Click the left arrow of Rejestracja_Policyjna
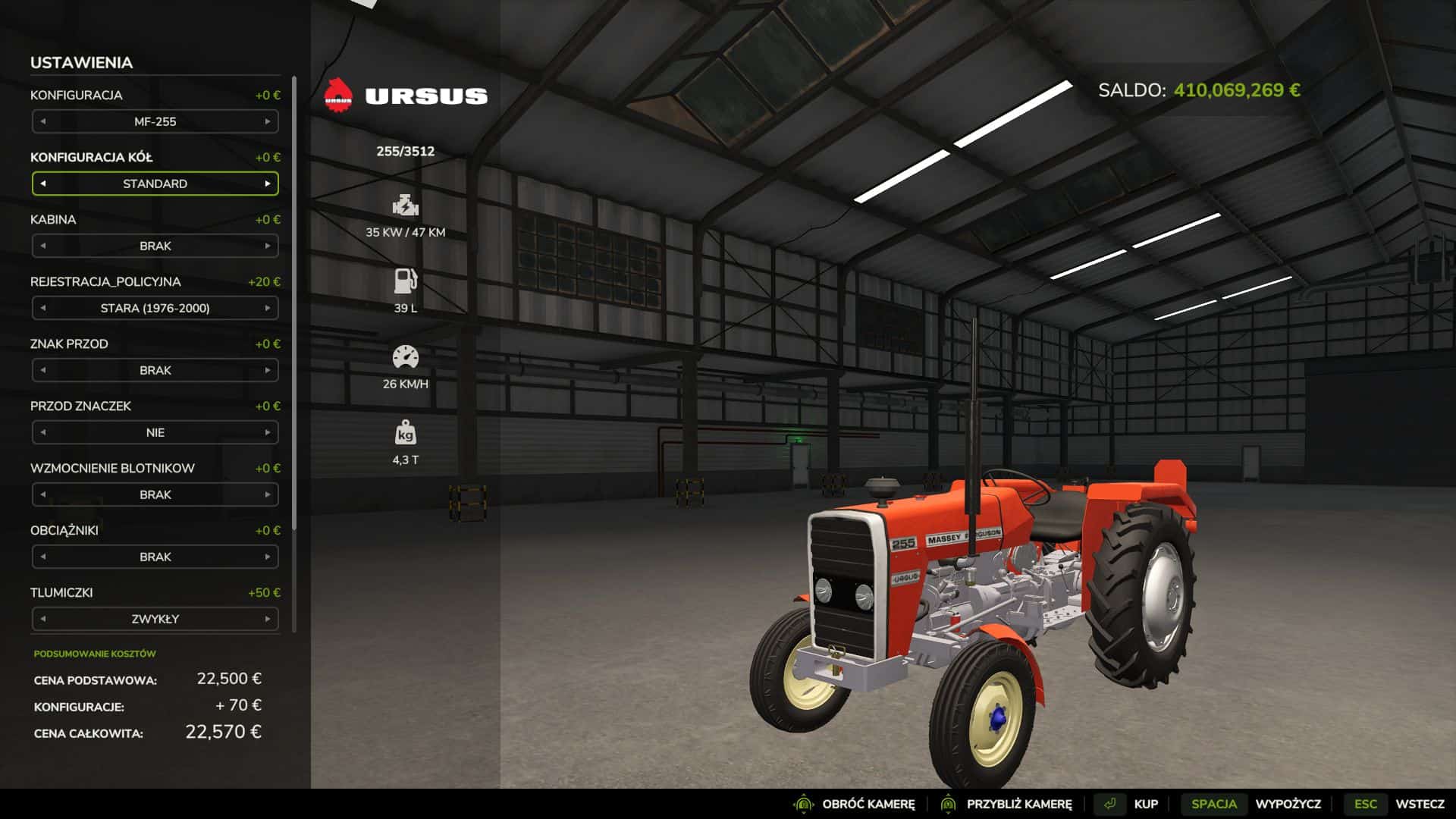Image resolution: width=1456 pixels, height=819 pixels. pyautogui.click(x=43, y=308)
